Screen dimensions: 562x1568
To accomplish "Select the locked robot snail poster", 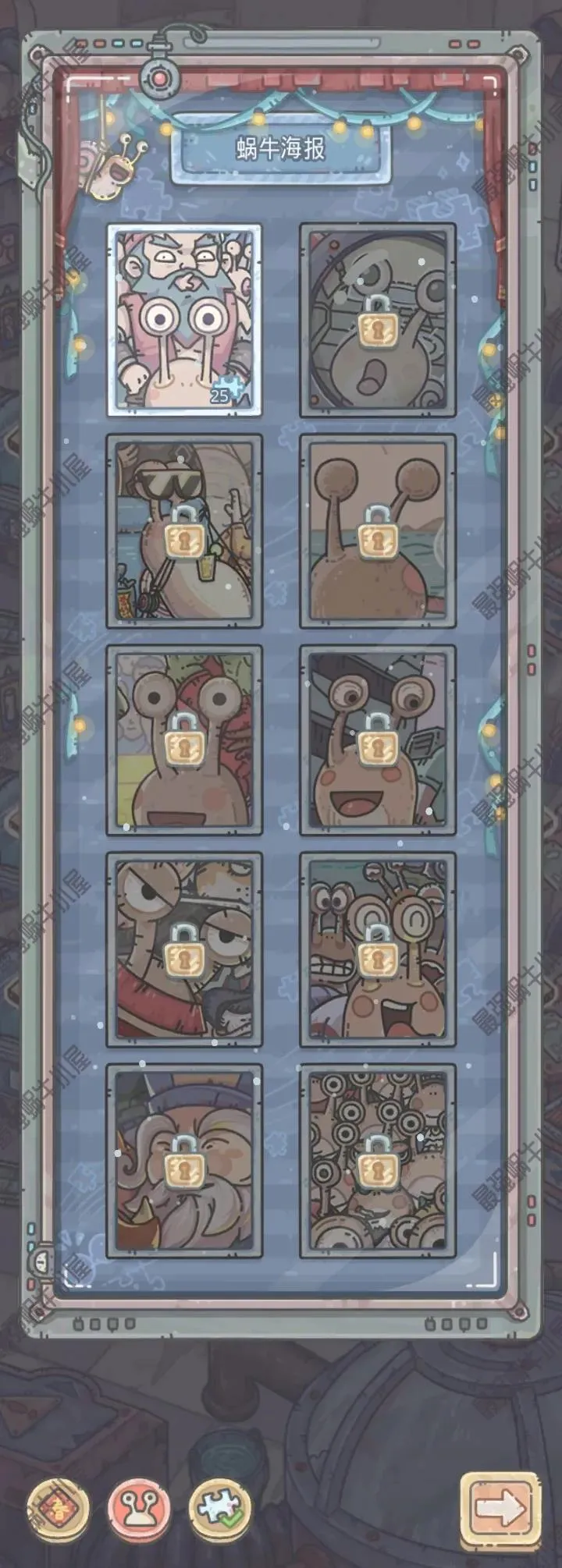I will [x=378, y=320].
